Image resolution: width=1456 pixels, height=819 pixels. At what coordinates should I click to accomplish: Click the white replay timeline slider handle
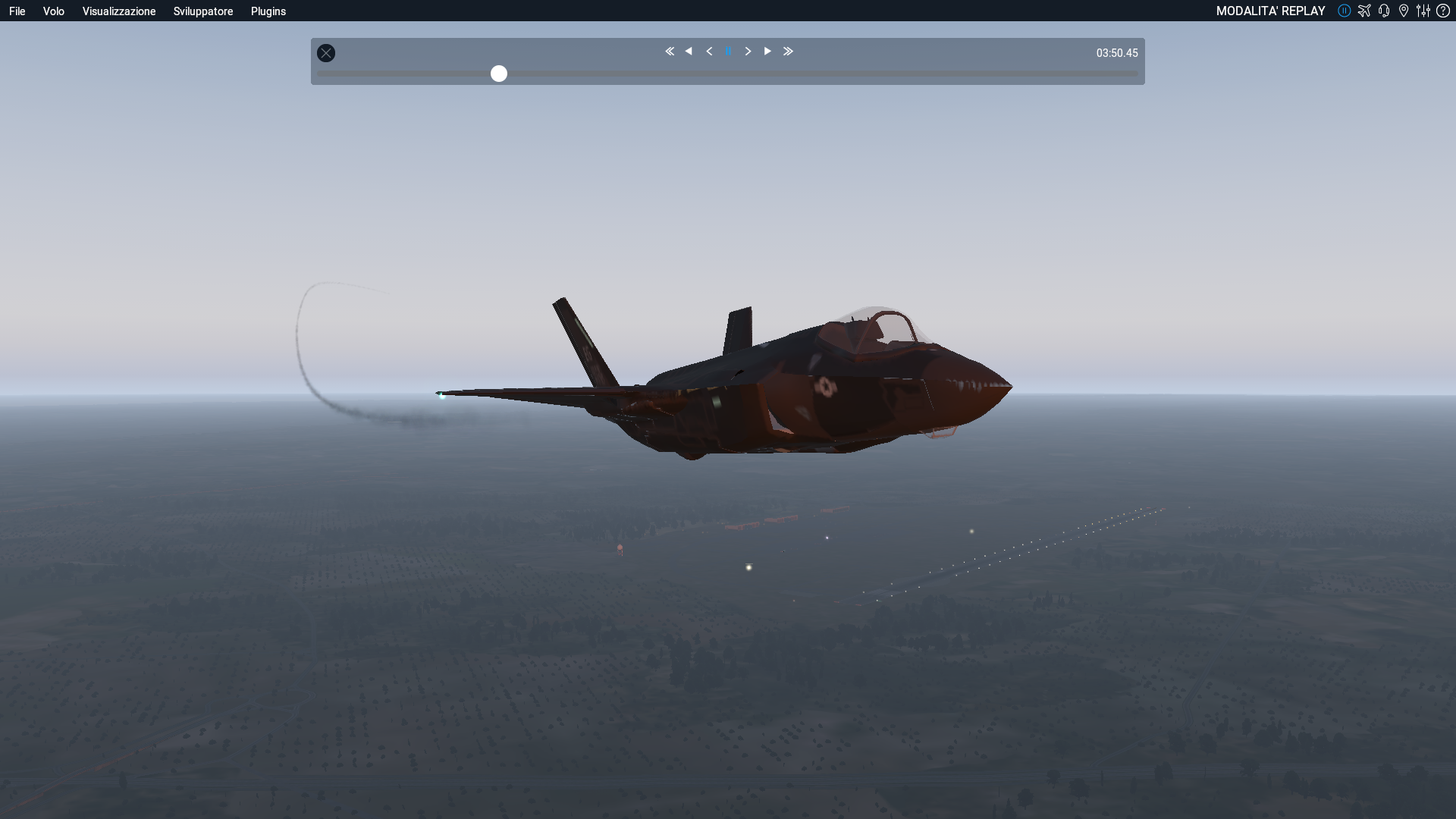499,74
